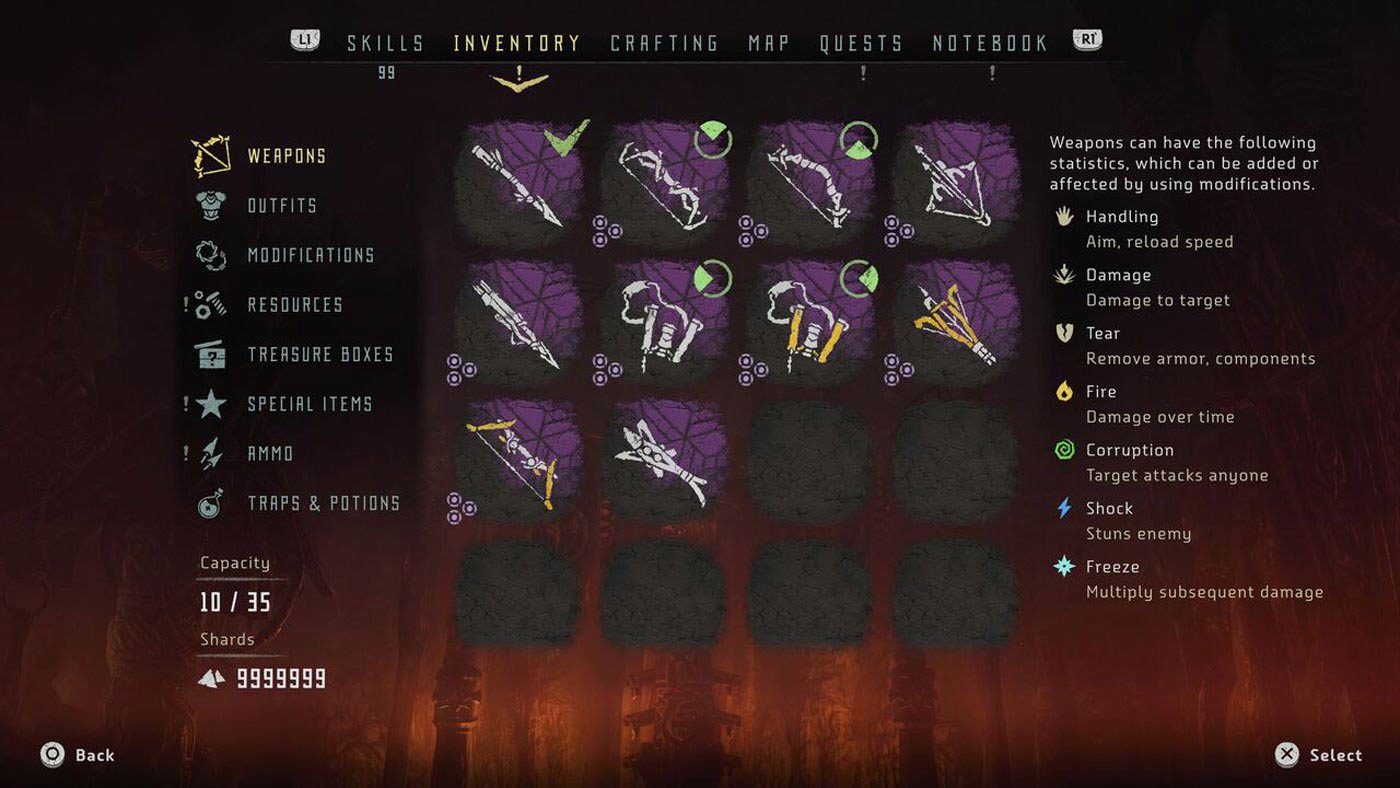Open the Treasure Boxes category
Screen dimensions: 1400x788
pos(320,354)
